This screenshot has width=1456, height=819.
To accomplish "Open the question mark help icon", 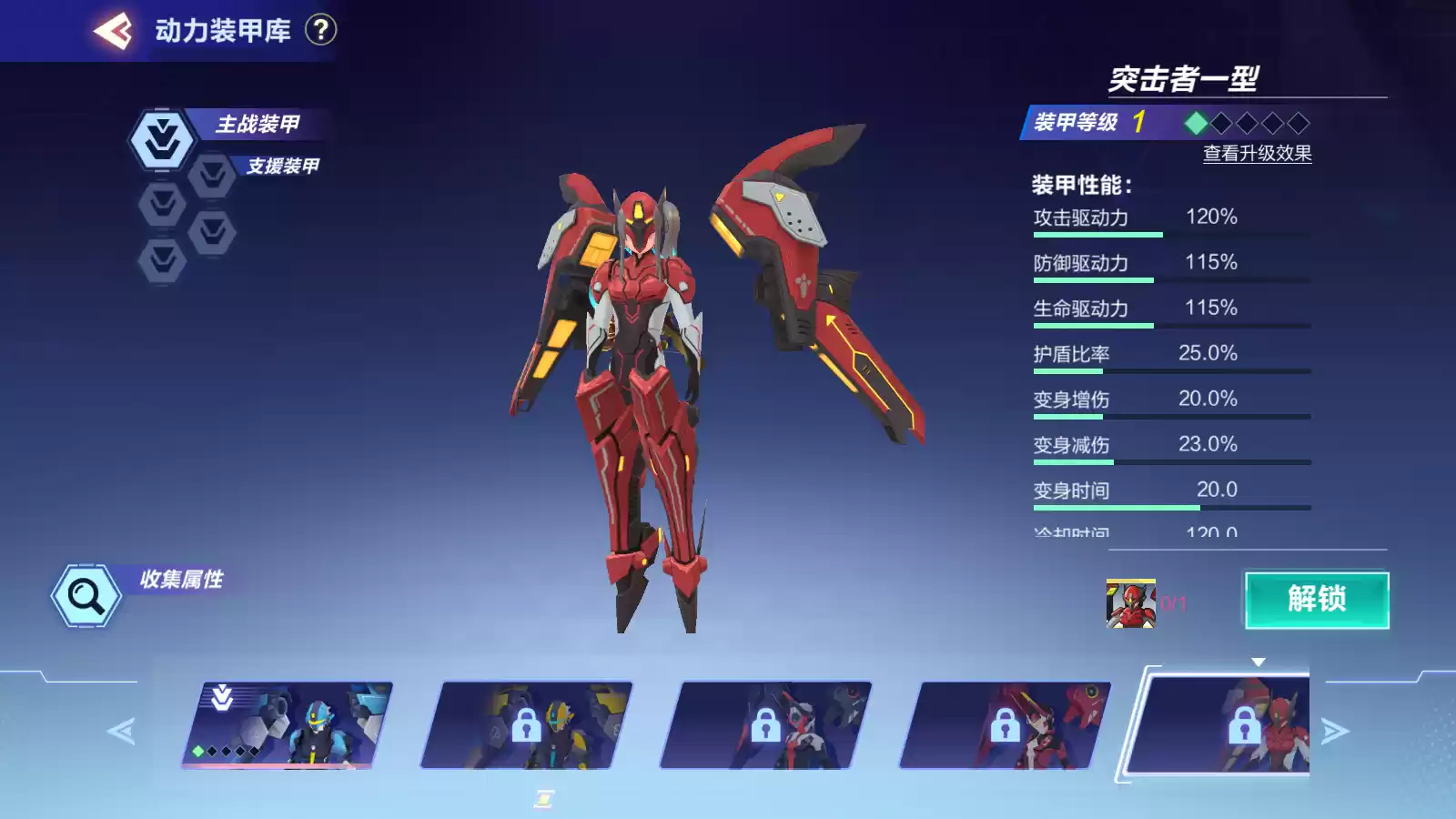I will (320, 30).
